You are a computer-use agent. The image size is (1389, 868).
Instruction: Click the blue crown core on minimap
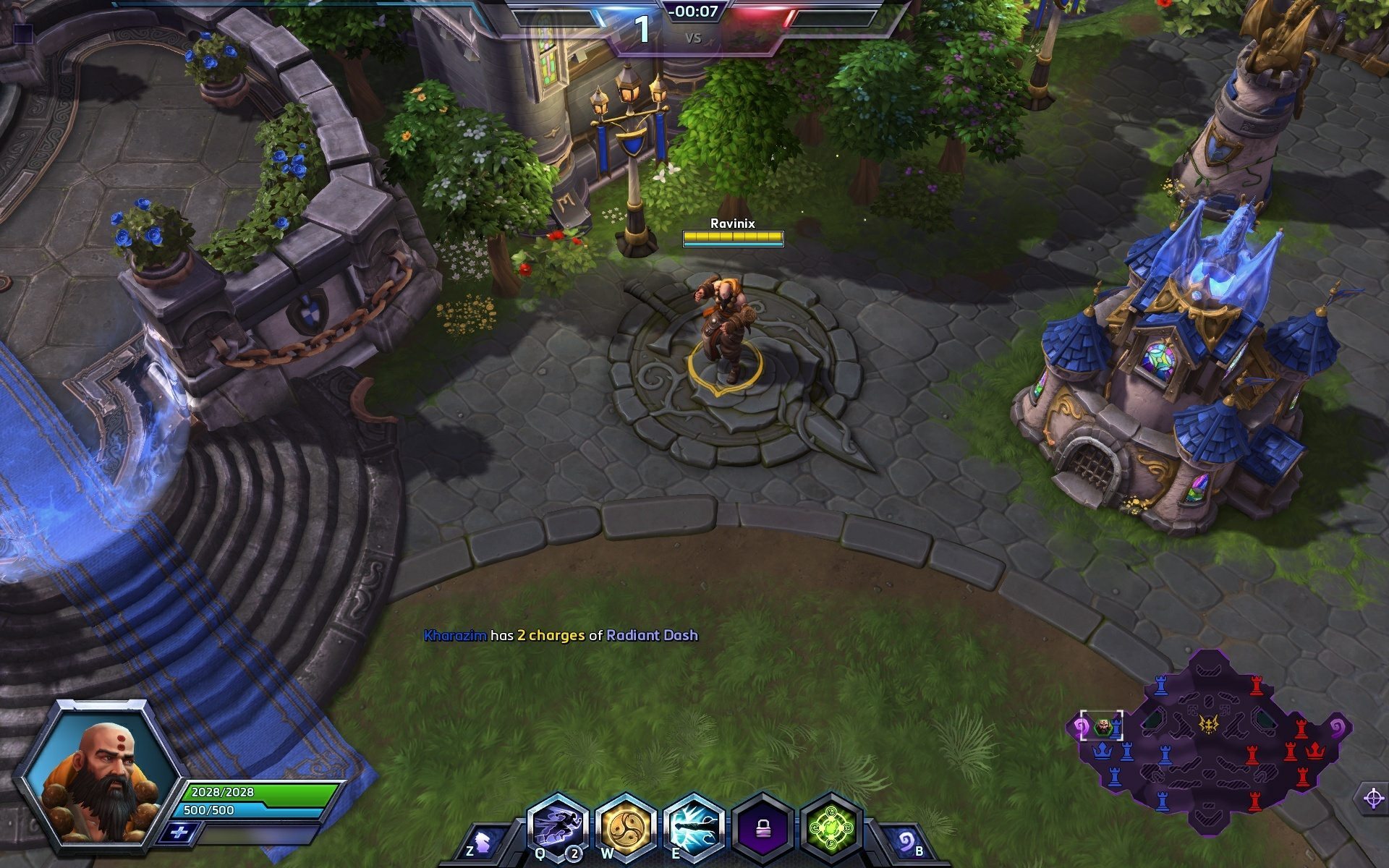(1102, 752)
